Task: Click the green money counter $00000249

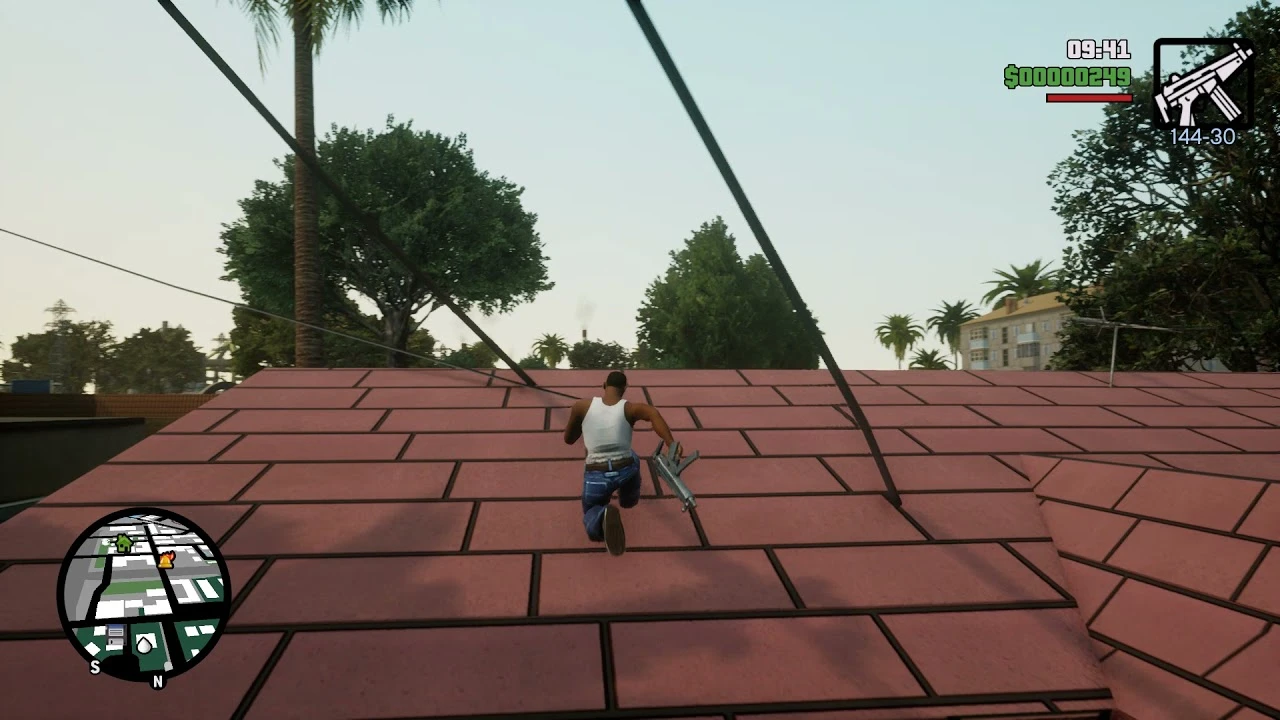Action: 1066,76
